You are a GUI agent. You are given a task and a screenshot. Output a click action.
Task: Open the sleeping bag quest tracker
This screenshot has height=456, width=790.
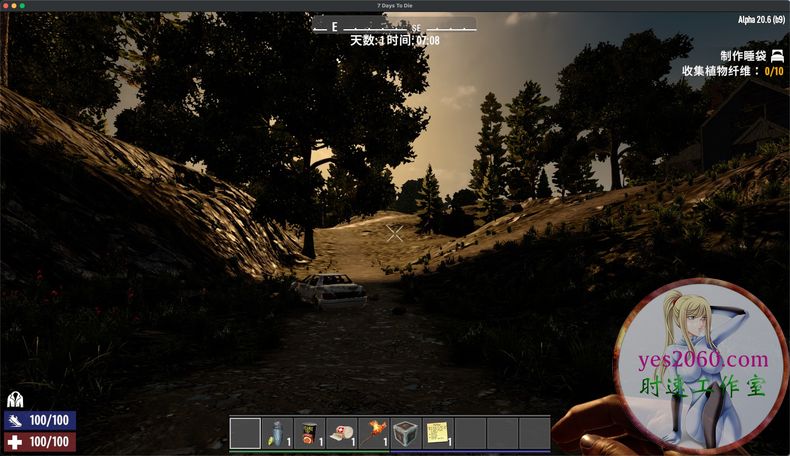(x=750, y=56)
